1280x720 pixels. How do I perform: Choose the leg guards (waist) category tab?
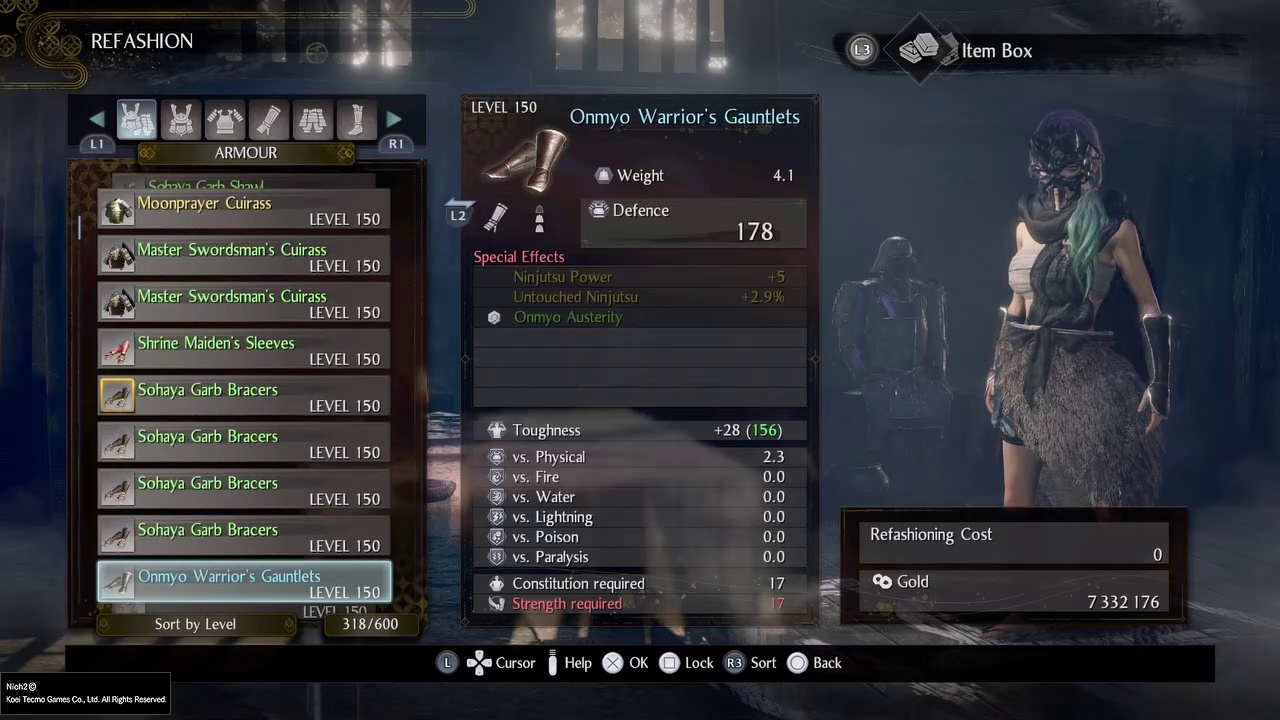coord(313,120)
